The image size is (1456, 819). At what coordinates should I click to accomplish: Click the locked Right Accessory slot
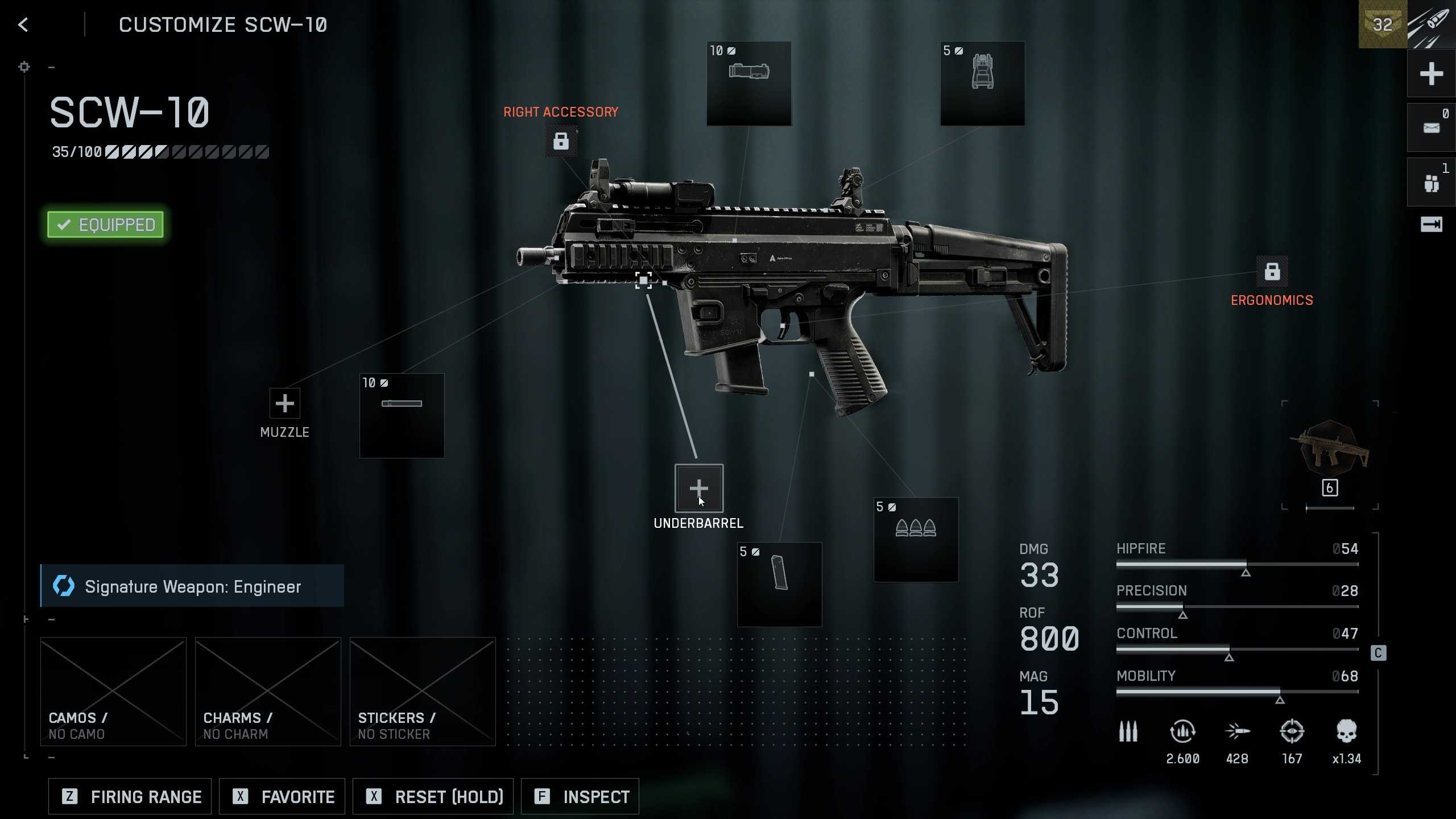point(560,140)
